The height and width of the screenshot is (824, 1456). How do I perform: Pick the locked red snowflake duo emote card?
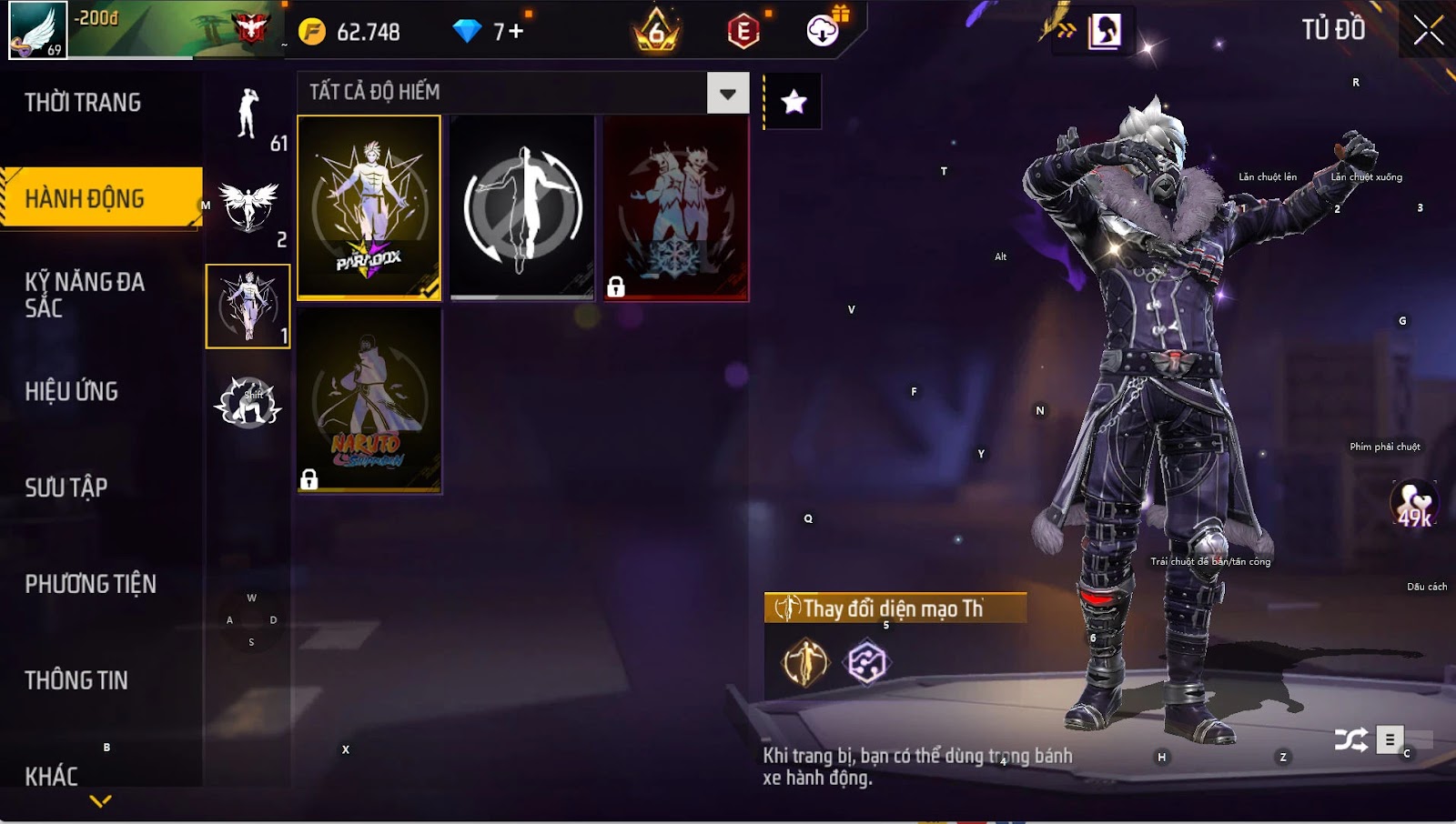pyautogui.click(x=676, y=206)
